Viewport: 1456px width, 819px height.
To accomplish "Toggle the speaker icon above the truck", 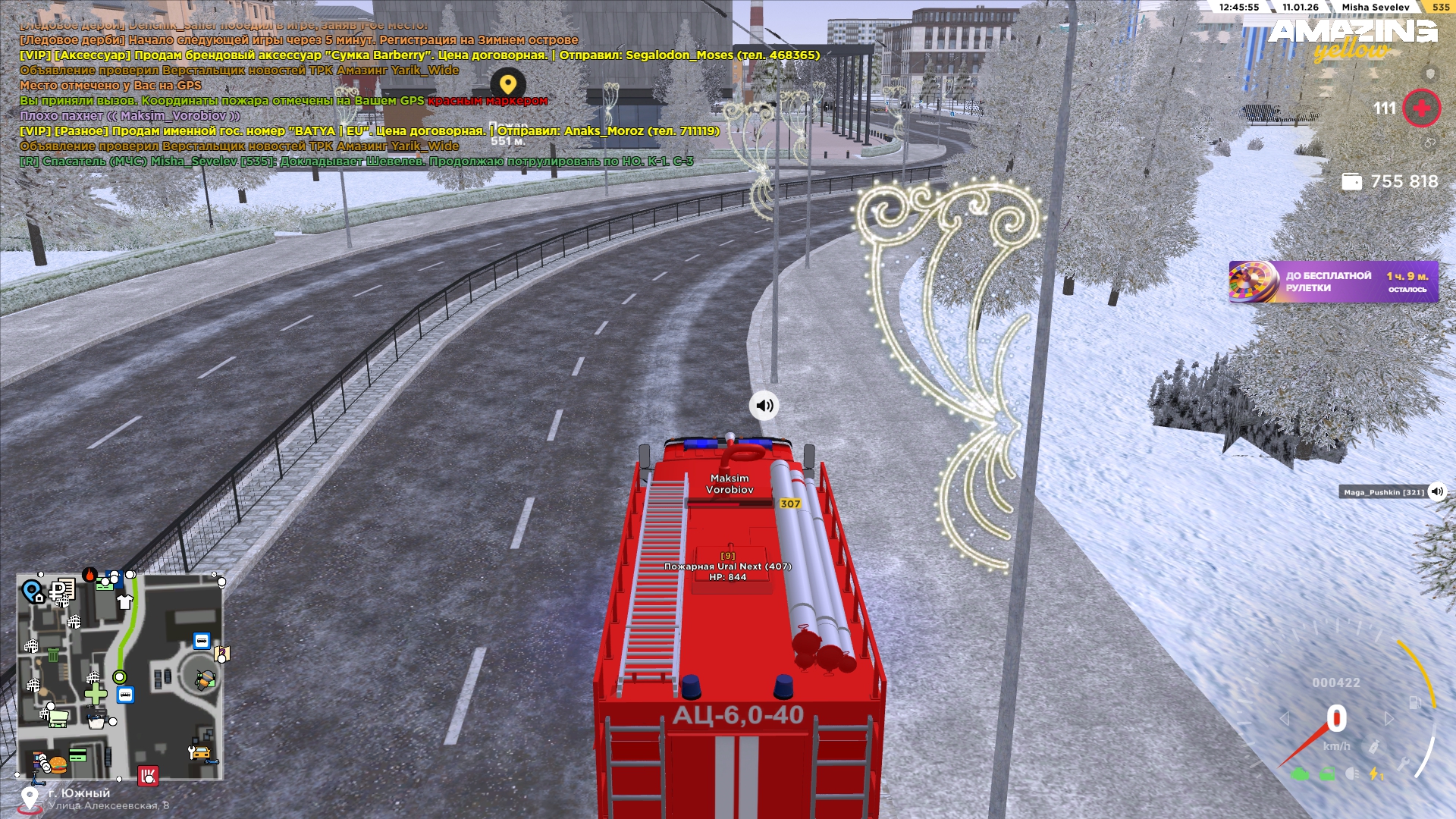I will point(764,406).
